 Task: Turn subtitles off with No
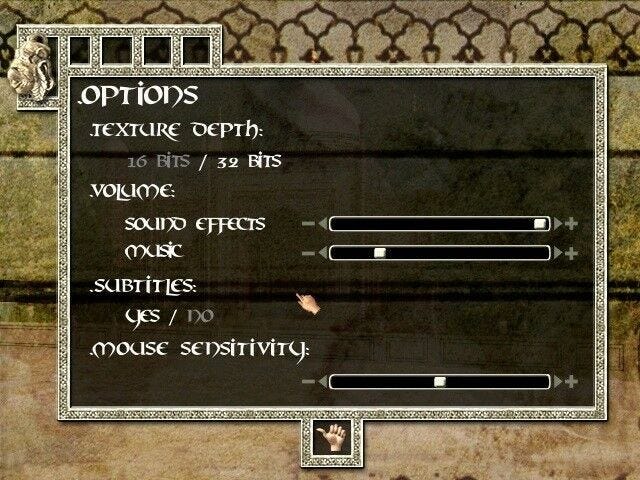coord(199,316)
